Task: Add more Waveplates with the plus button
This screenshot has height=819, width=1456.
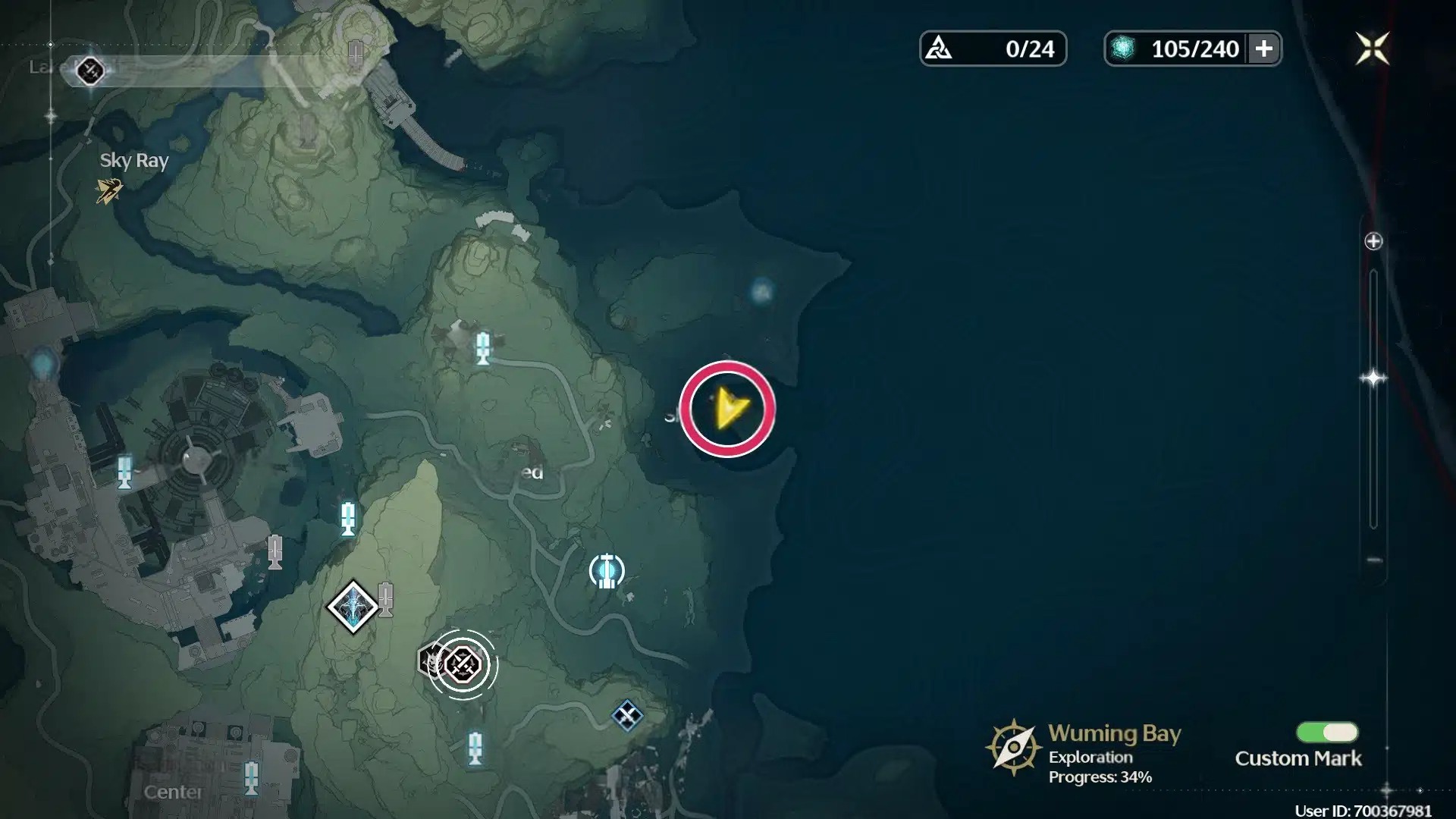Action: point(1263,49)
